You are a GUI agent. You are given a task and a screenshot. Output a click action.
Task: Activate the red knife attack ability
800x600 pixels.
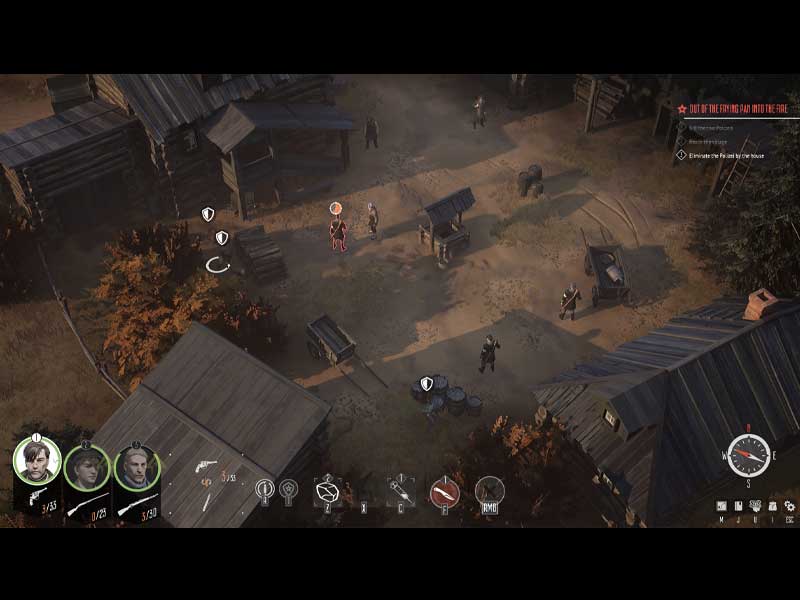tap(444, 491)
